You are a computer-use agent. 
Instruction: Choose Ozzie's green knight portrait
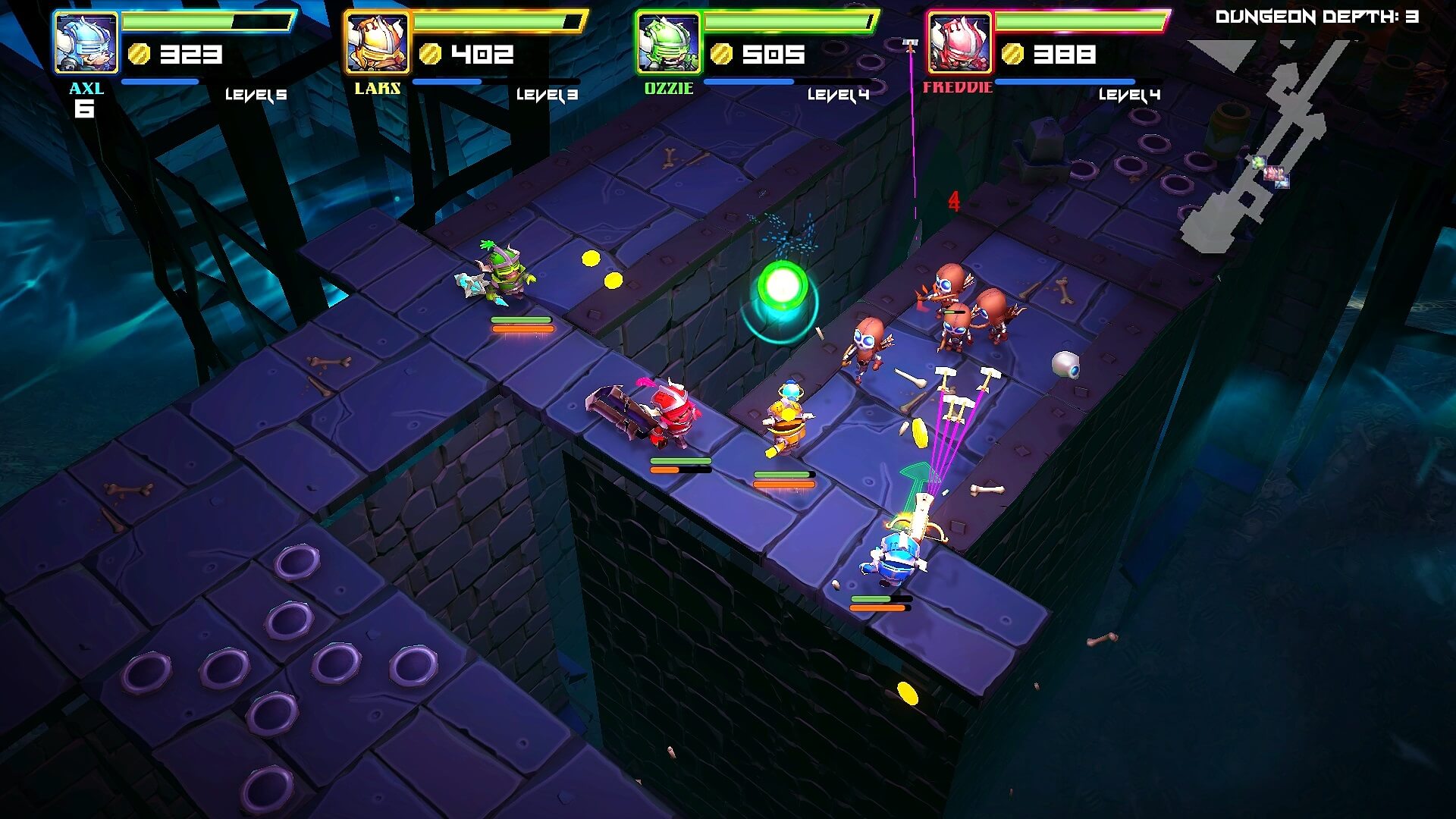[668, 43]
